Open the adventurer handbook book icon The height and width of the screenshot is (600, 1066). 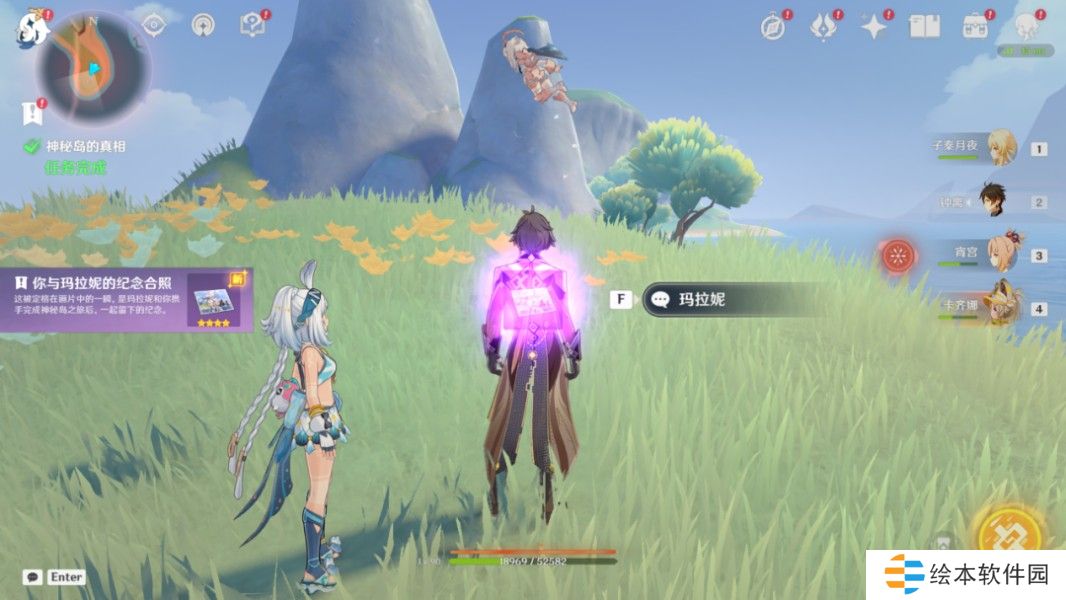(x=924, y=27)
